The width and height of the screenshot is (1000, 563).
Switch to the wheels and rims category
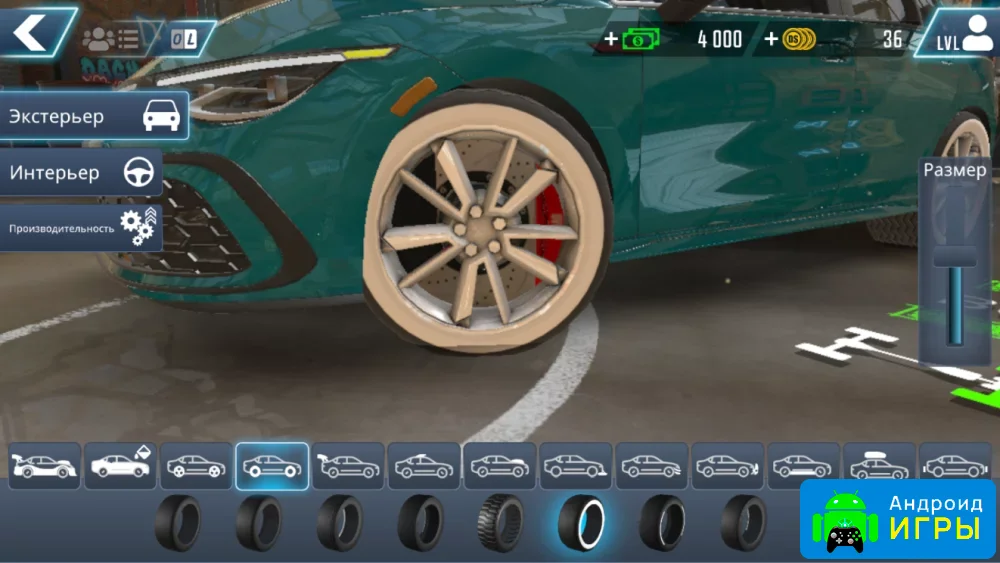pyautogui.click(x=197, y=466)
